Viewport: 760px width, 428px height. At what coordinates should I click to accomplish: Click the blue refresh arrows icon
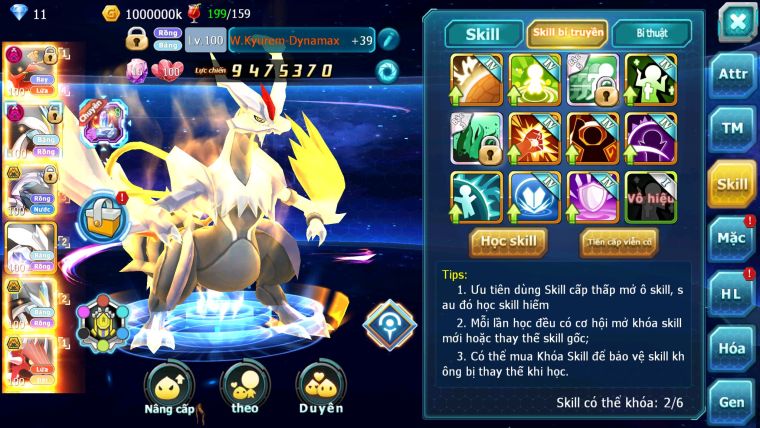click(387, 71)
